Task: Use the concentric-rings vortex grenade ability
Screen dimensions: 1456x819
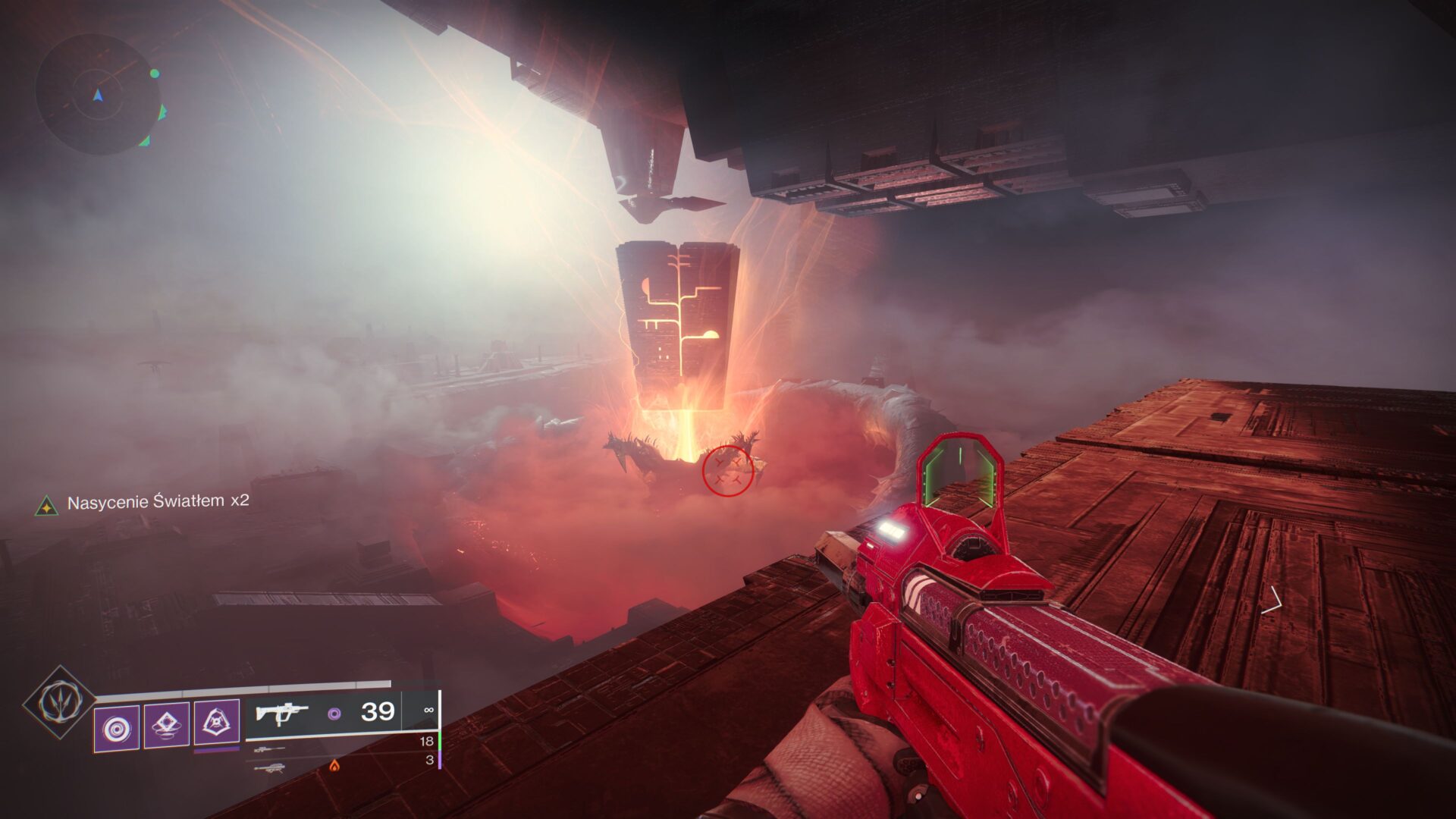Action: [x=117, y=729]
